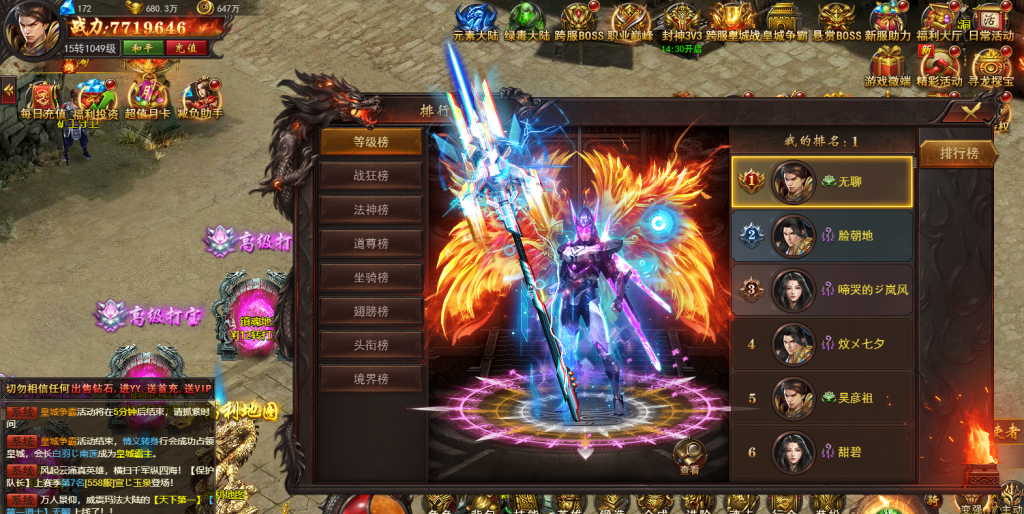Screen dimensions: 1024x514
Task: Select the 等级榜 ranking category
Action: pyautogui.click(x=370, y=142)
